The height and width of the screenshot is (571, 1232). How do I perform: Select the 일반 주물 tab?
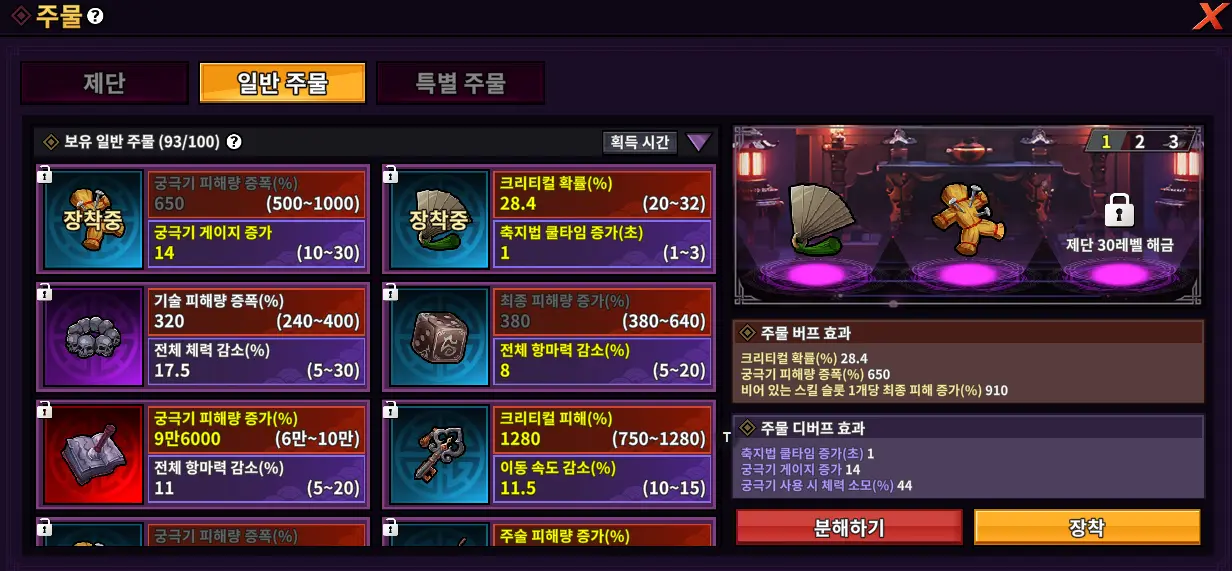(x=282, y=83)
